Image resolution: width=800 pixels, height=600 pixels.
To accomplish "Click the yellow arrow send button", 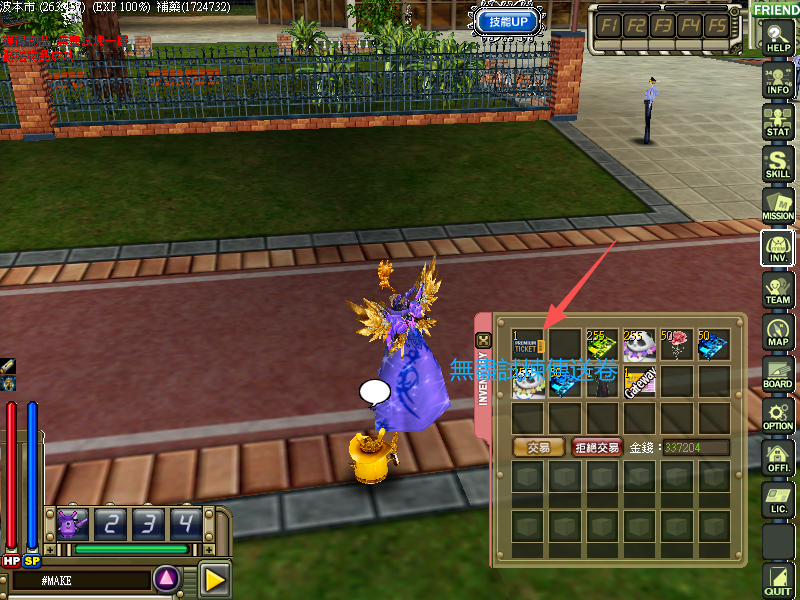I will point(214,579).
